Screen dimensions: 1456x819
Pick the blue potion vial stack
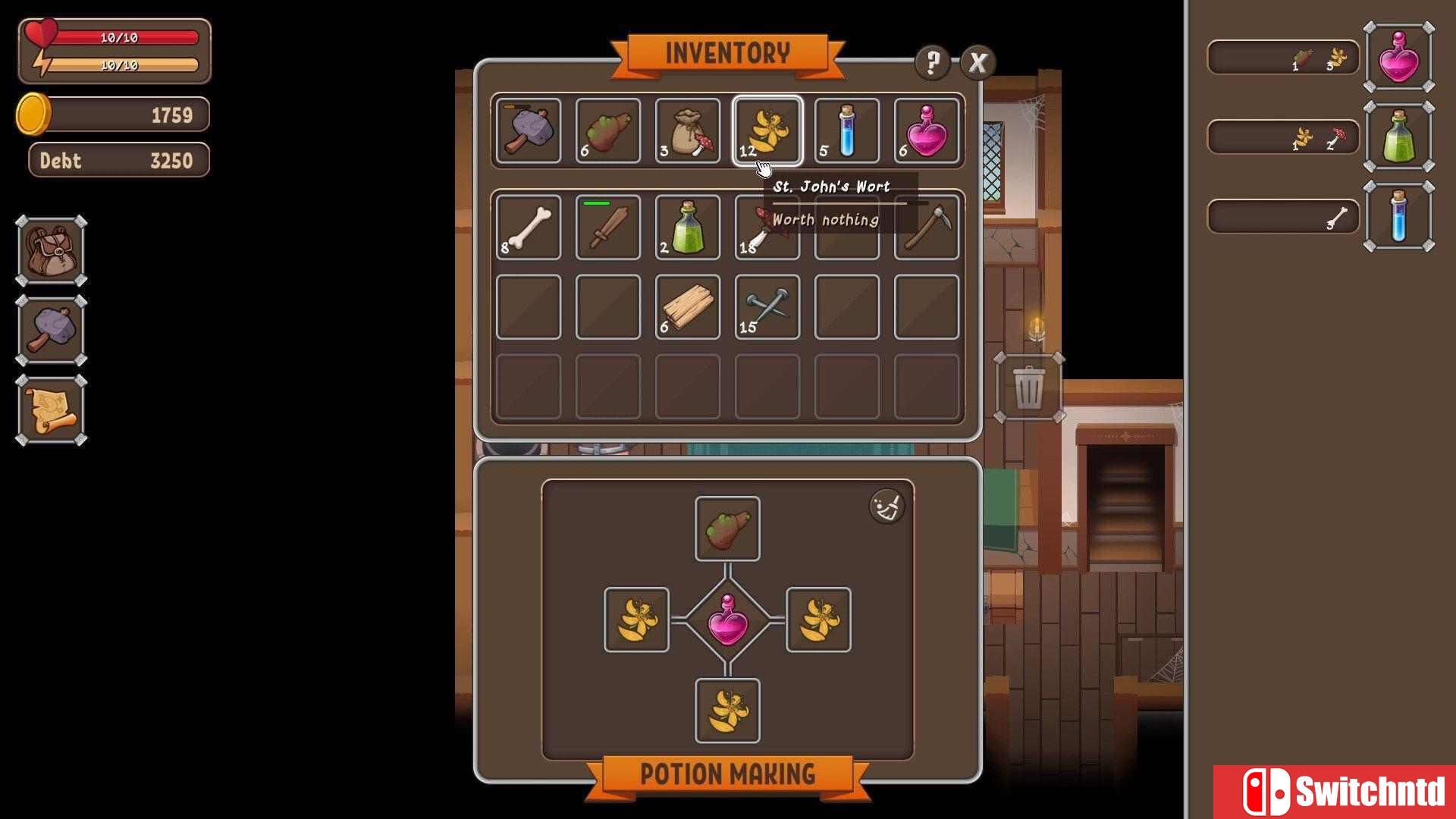[847, 130]
